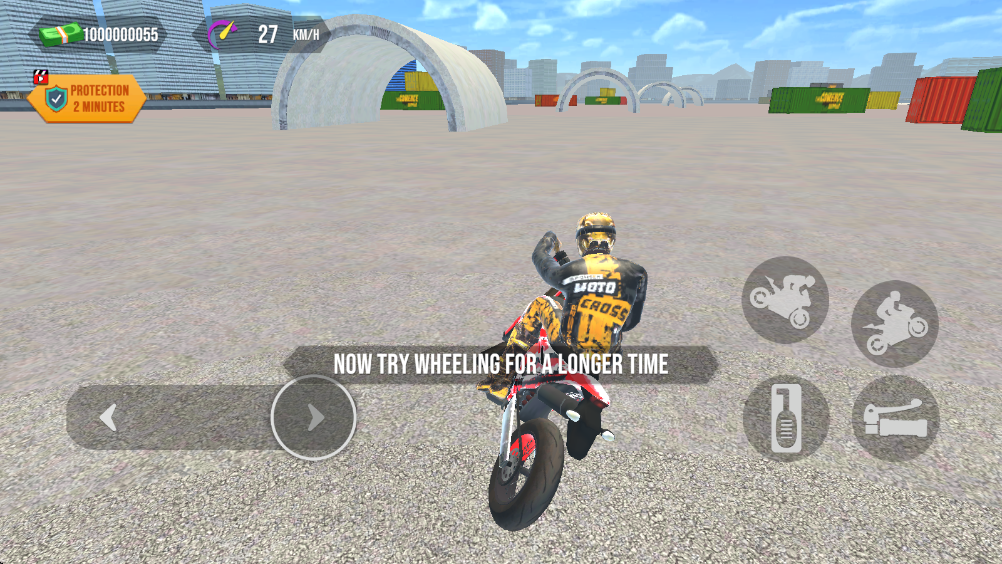Squeeze the brake lever button

pyautogui.click(x=894, y=418)
